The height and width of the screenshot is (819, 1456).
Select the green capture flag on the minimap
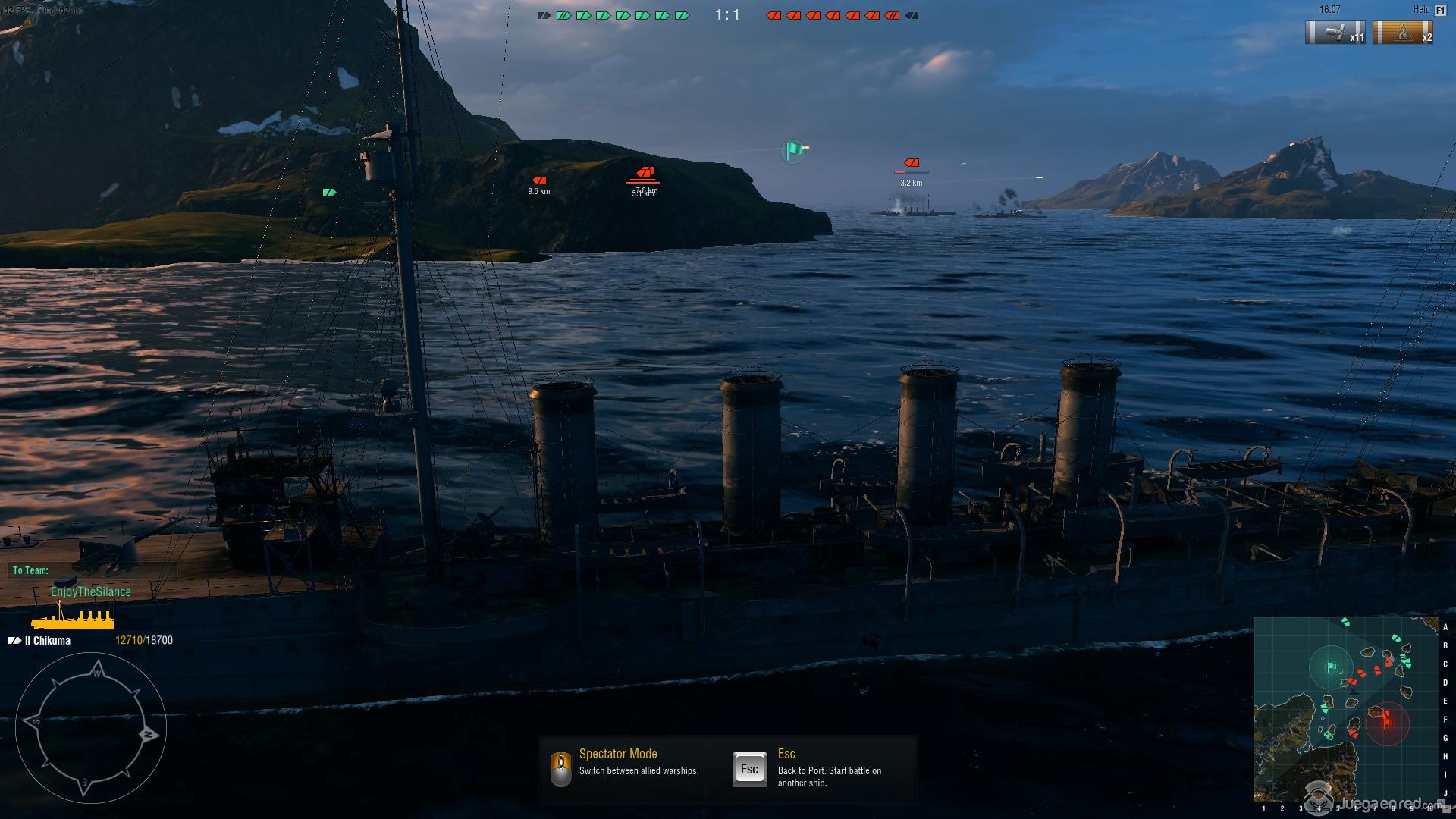tap(1332, 667)
